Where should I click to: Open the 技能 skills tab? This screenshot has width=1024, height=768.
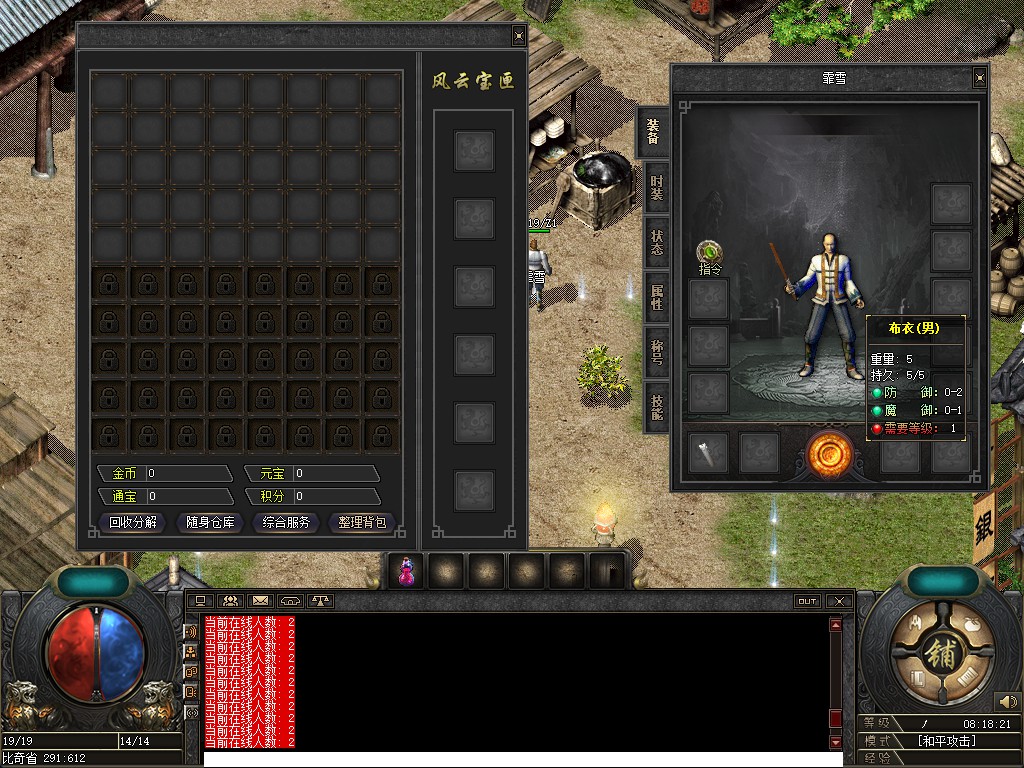(x=656, y=406)
